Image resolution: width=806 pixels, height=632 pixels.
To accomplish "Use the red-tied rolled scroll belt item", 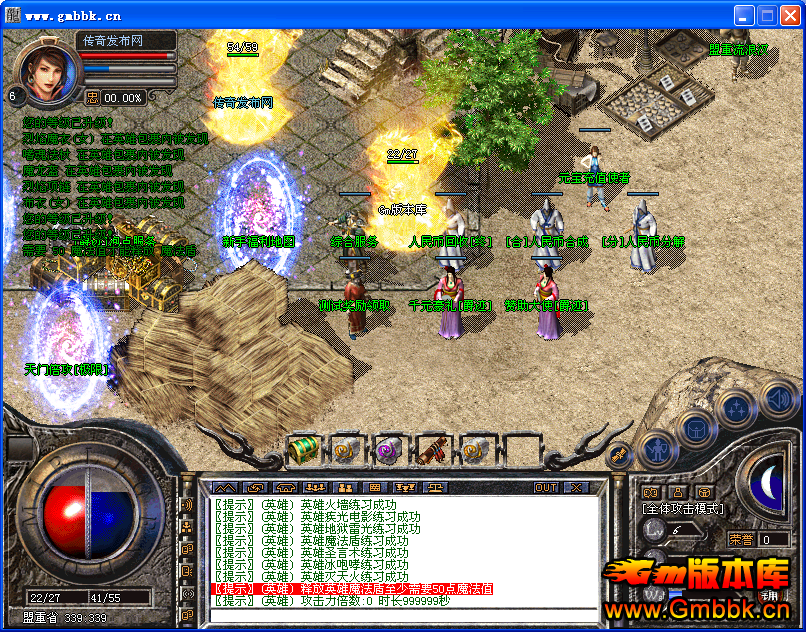I will coord(431,450).
